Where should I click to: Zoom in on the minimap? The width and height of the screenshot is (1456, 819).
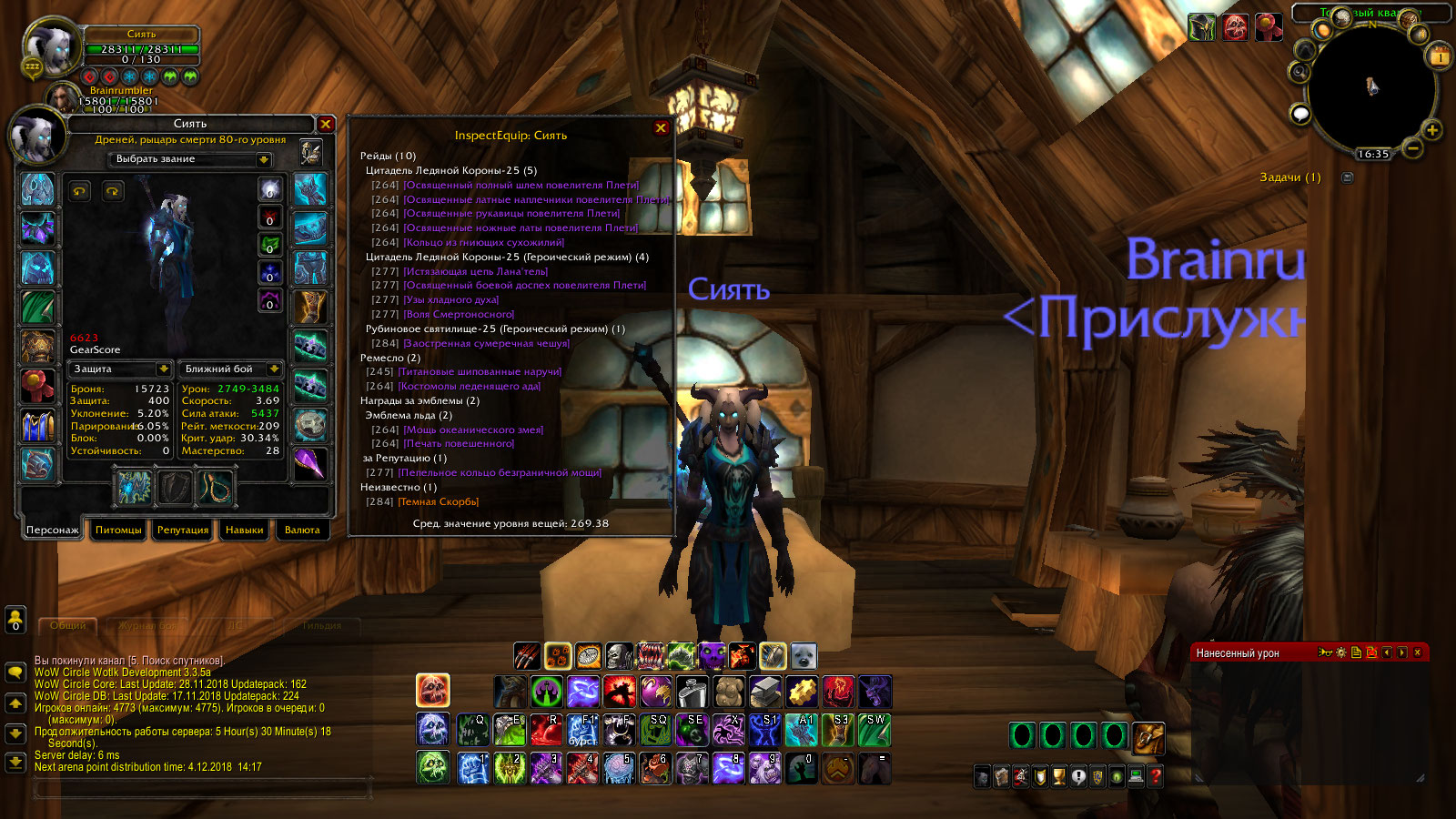coord(1431,130)
